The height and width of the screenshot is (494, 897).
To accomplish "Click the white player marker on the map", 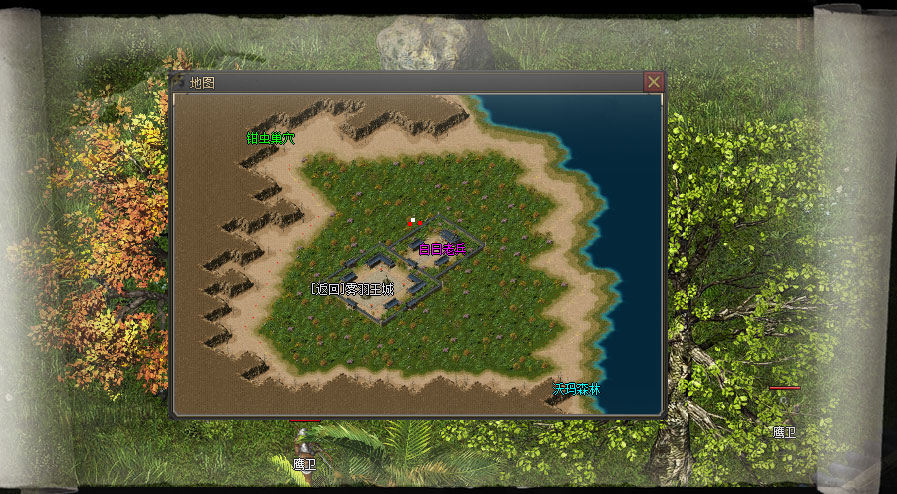I will click(410, 221).
